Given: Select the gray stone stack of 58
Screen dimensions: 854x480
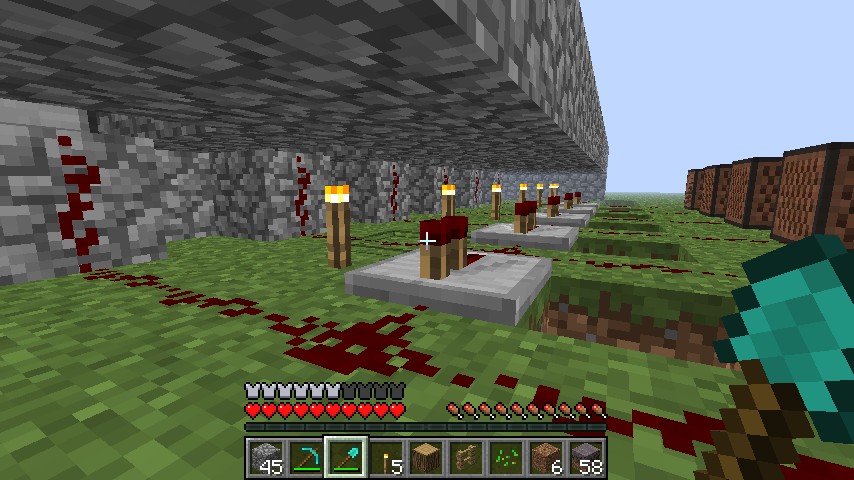Looking at the screenshot, I should coord(586,458).
